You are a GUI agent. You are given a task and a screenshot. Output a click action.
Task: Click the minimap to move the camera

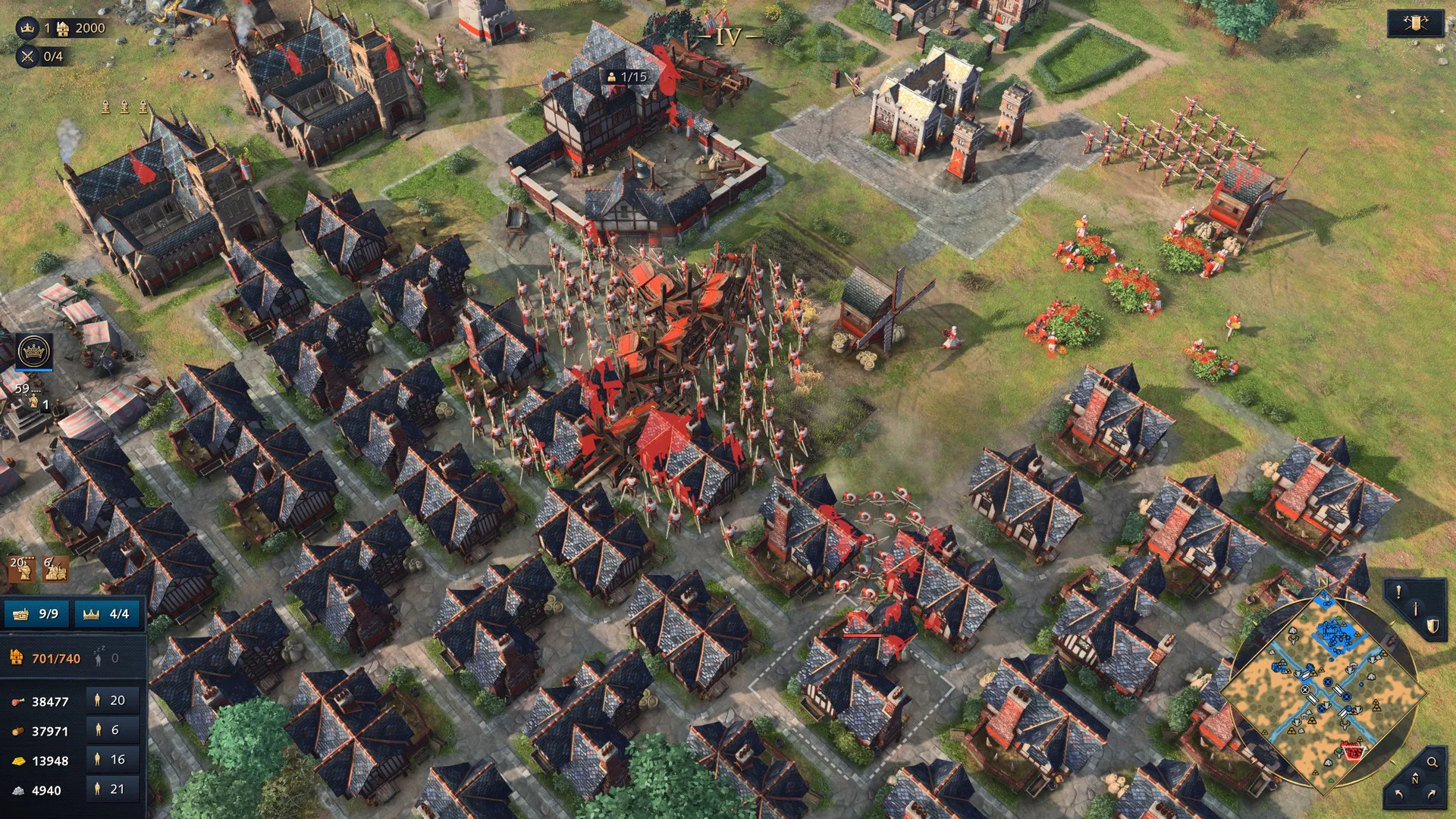(x=1324, y=694)
